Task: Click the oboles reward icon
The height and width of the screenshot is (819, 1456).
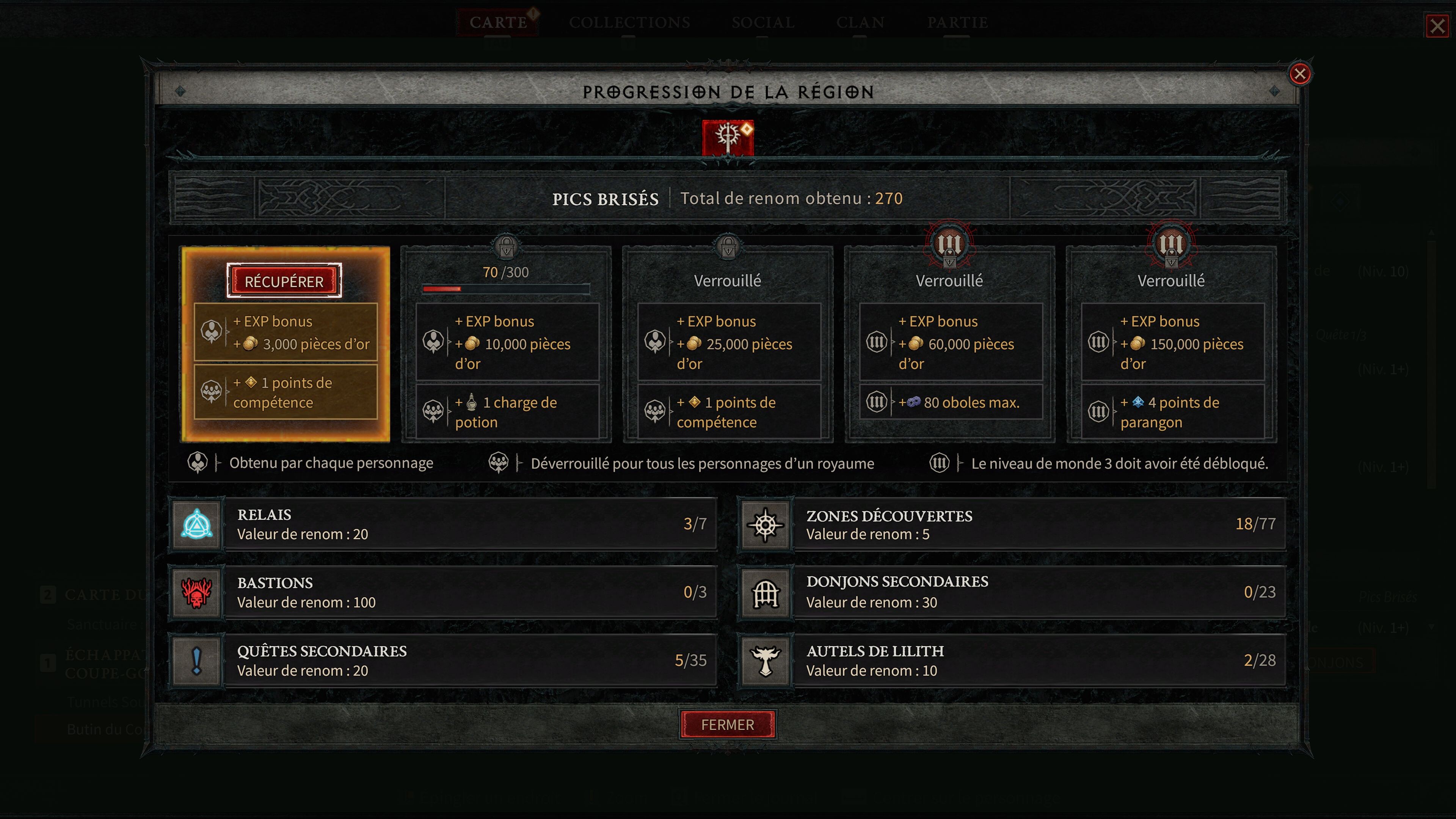Action: (914, 402)
